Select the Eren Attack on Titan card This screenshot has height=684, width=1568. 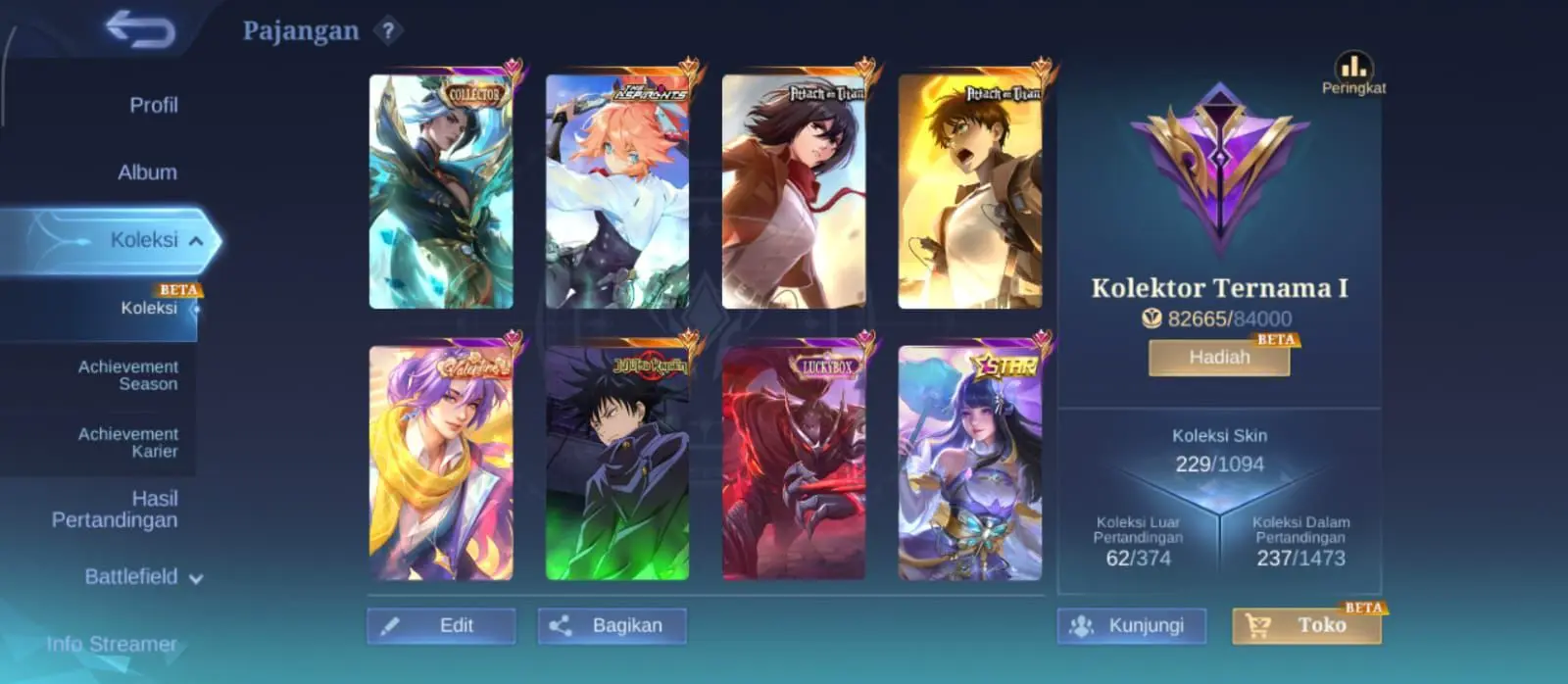pos(970,192)
